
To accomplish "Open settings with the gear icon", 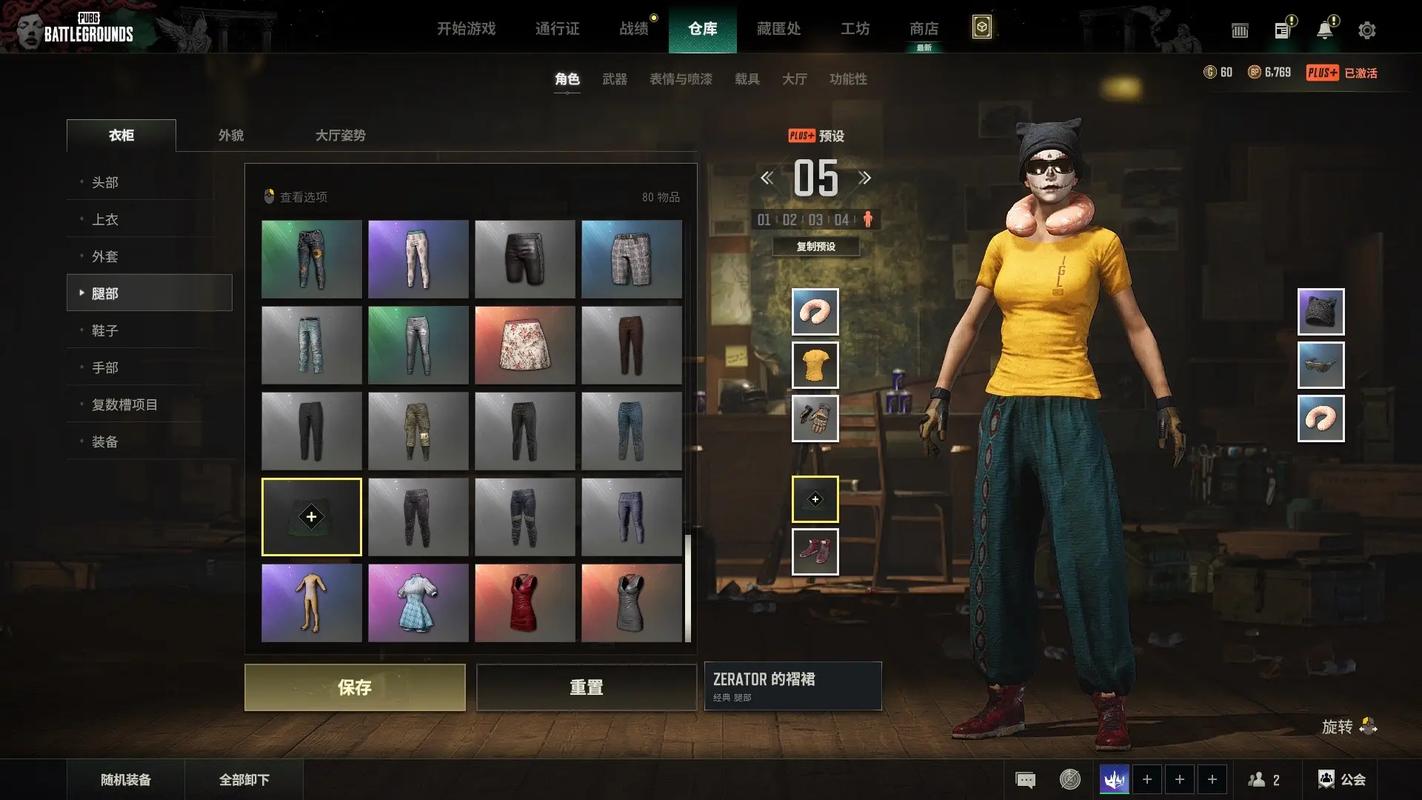I will tap(1367, 30).
